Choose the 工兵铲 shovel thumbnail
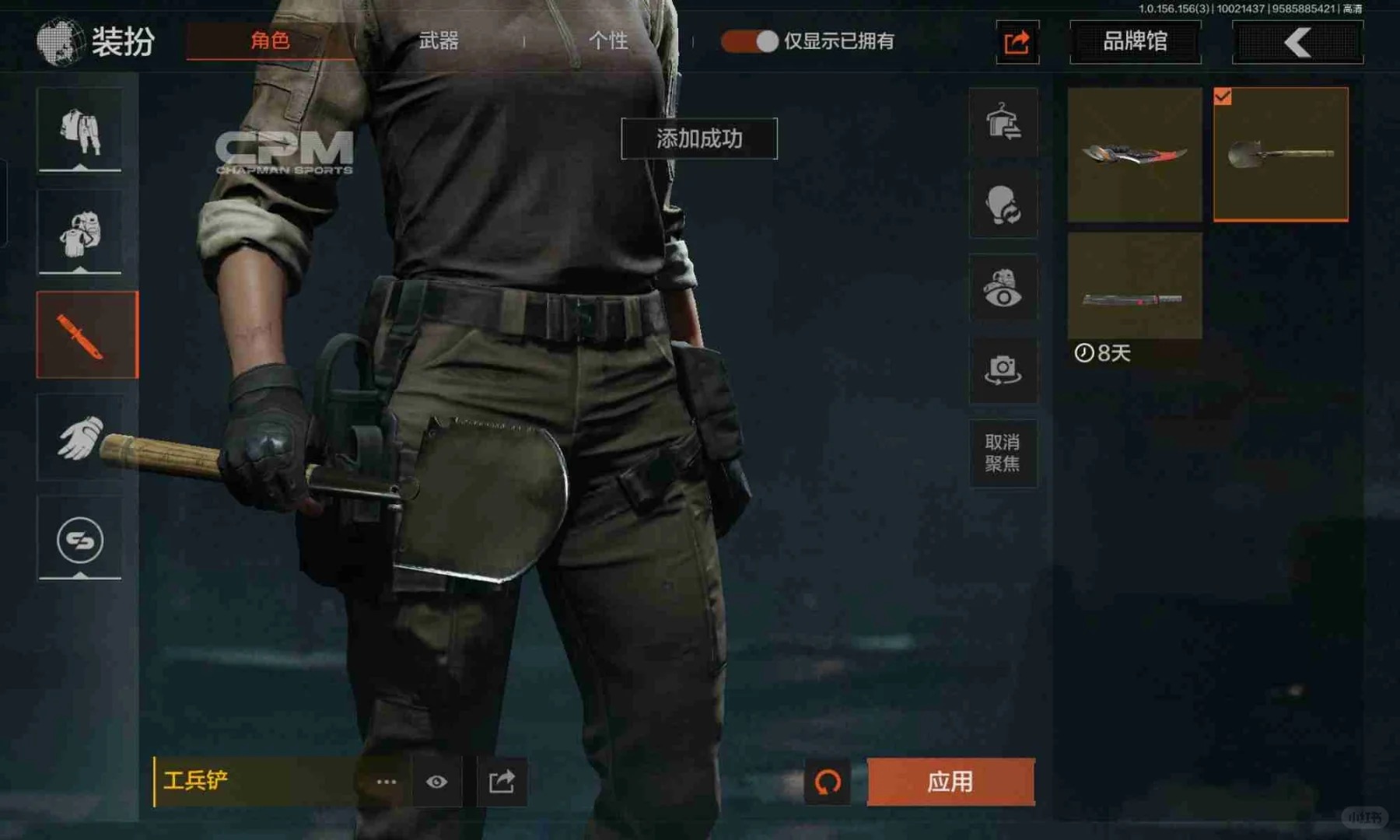Screen dimensions: 1400x840 [1280, 154]
